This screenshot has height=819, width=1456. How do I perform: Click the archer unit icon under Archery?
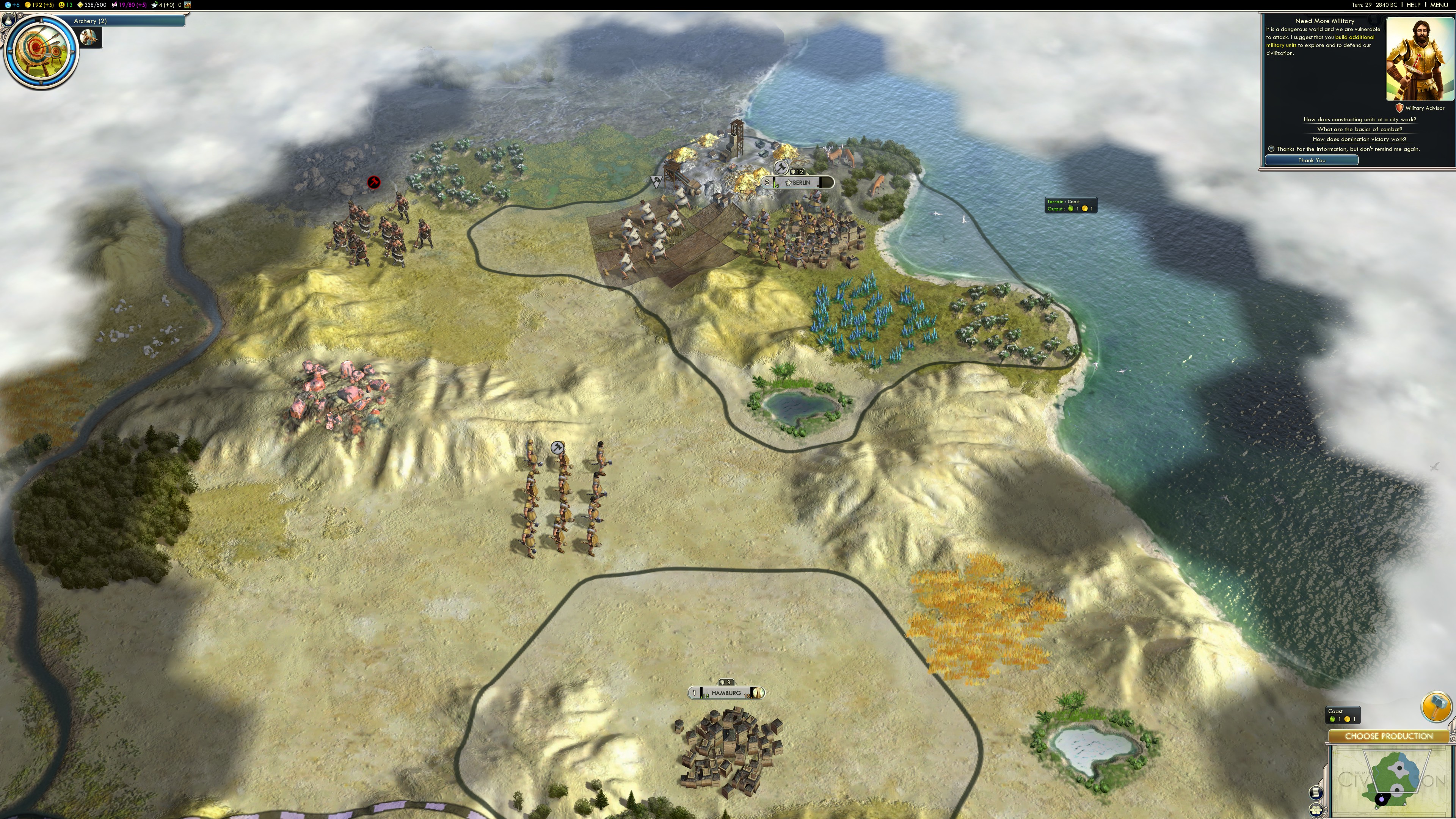pos(89,38)
